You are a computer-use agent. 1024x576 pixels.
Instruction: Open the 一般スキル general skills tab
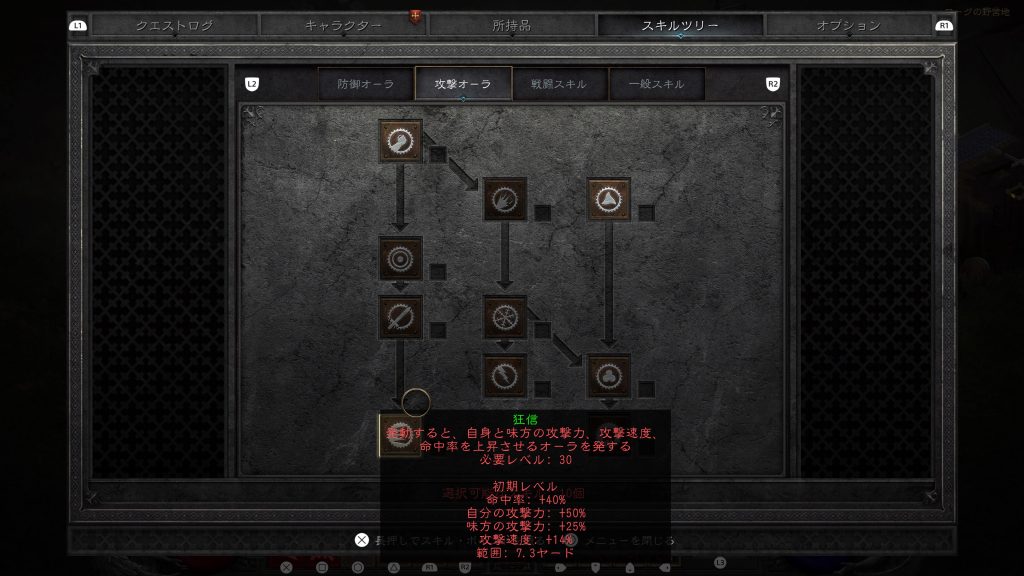[656, 85]
